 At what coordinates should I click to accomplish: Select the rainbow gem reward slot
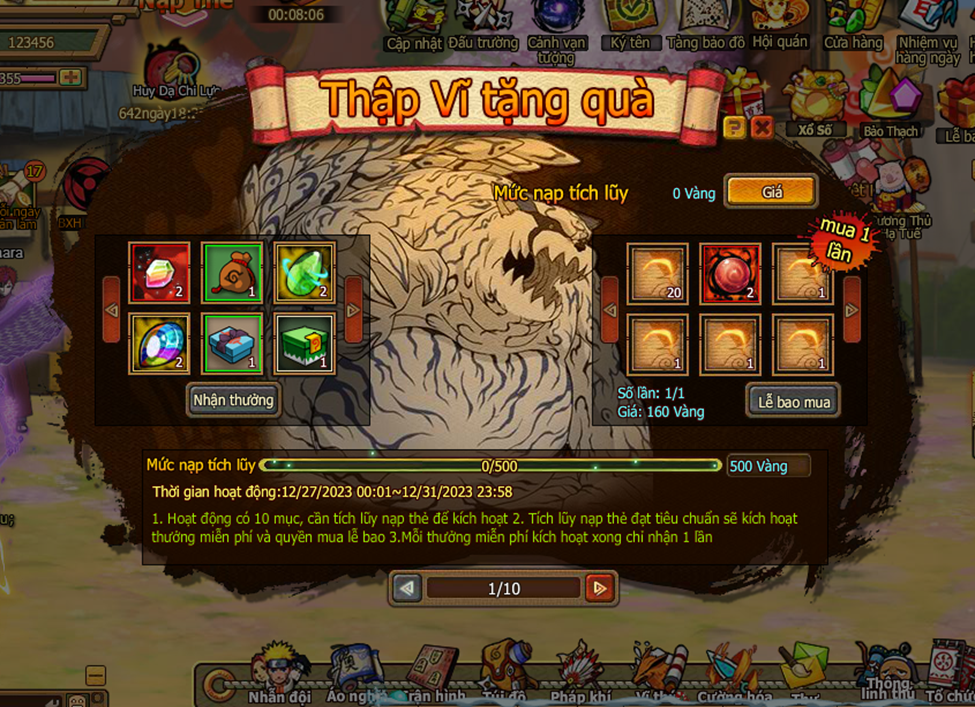(x=159, y=344)
